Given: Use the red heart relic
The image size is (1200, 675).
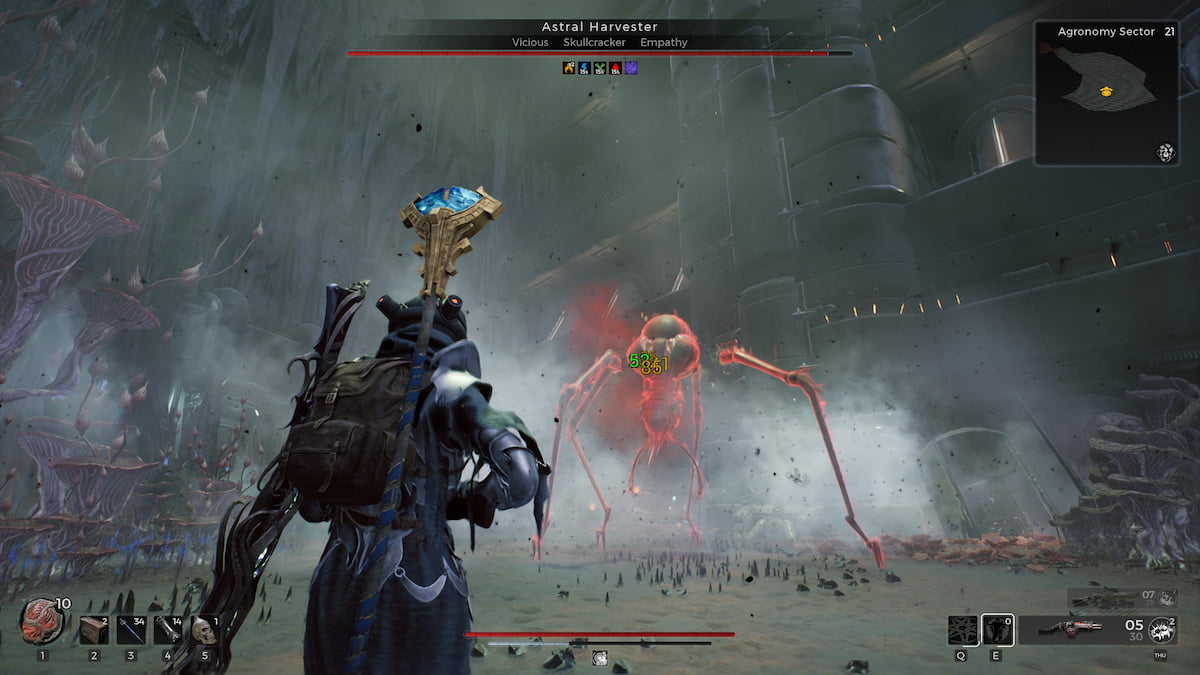Looking at the screenshot, I should pyautogui.click(x=42, y=622).
